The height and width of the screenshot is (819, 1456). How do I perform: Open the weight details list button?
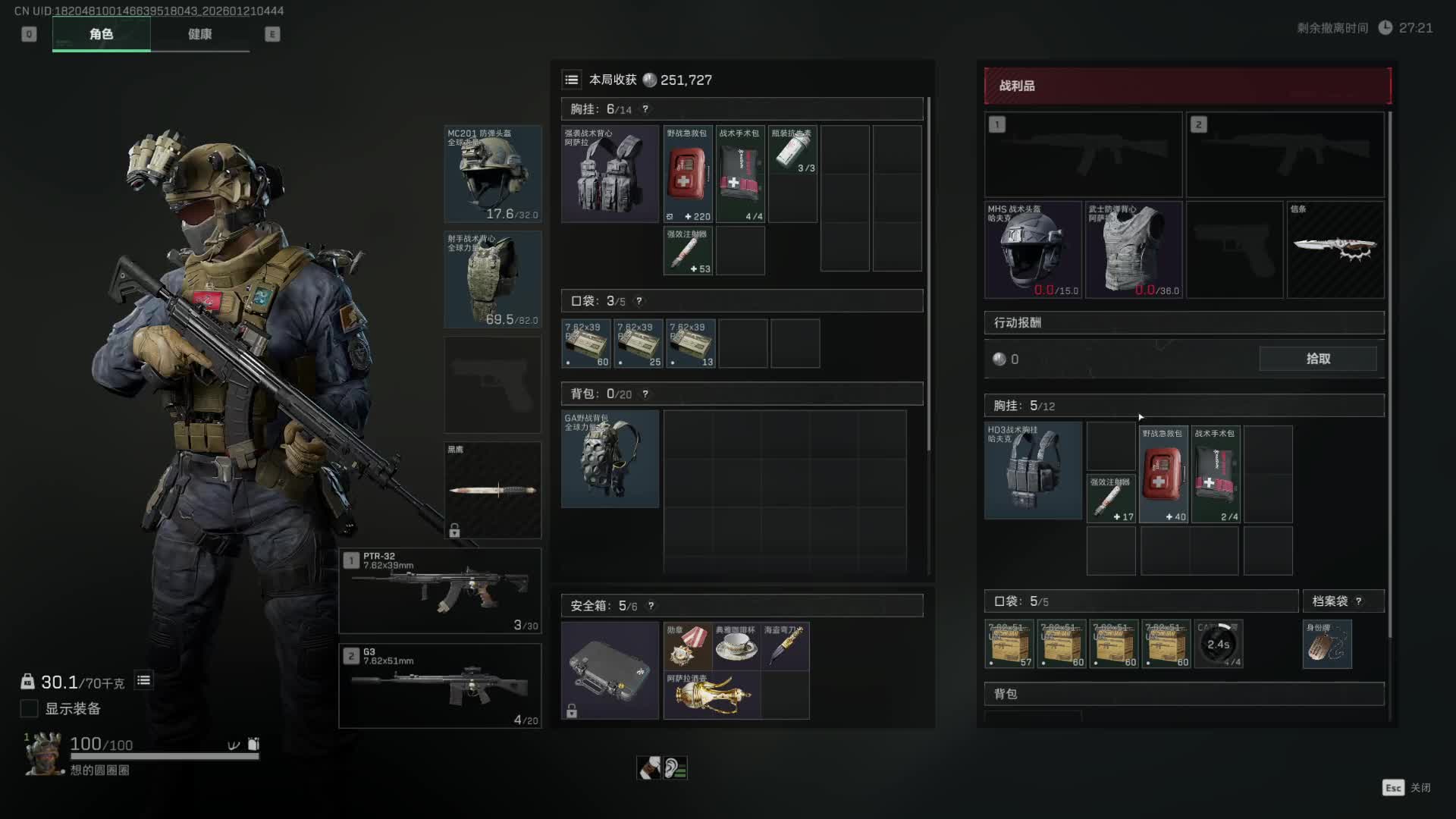(143, 681)
